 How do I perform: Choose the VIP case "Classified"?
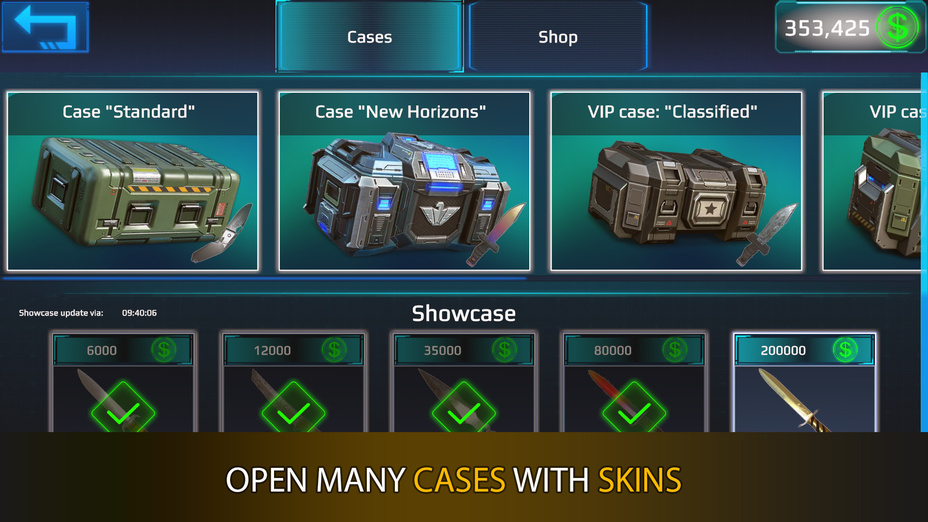pos(676,182)
